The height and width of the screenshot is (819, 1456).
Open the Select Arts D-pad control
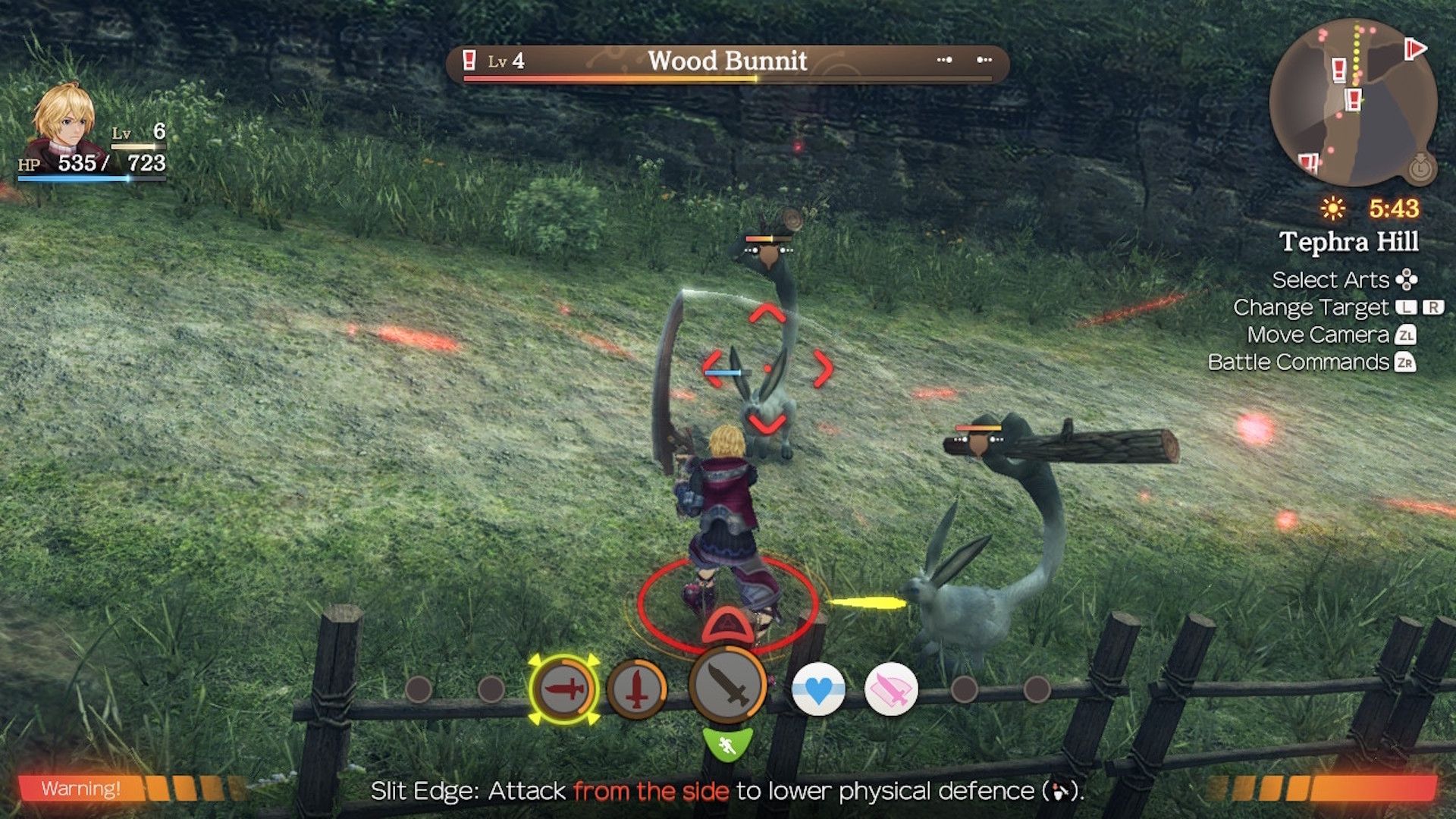(1404, 280)
